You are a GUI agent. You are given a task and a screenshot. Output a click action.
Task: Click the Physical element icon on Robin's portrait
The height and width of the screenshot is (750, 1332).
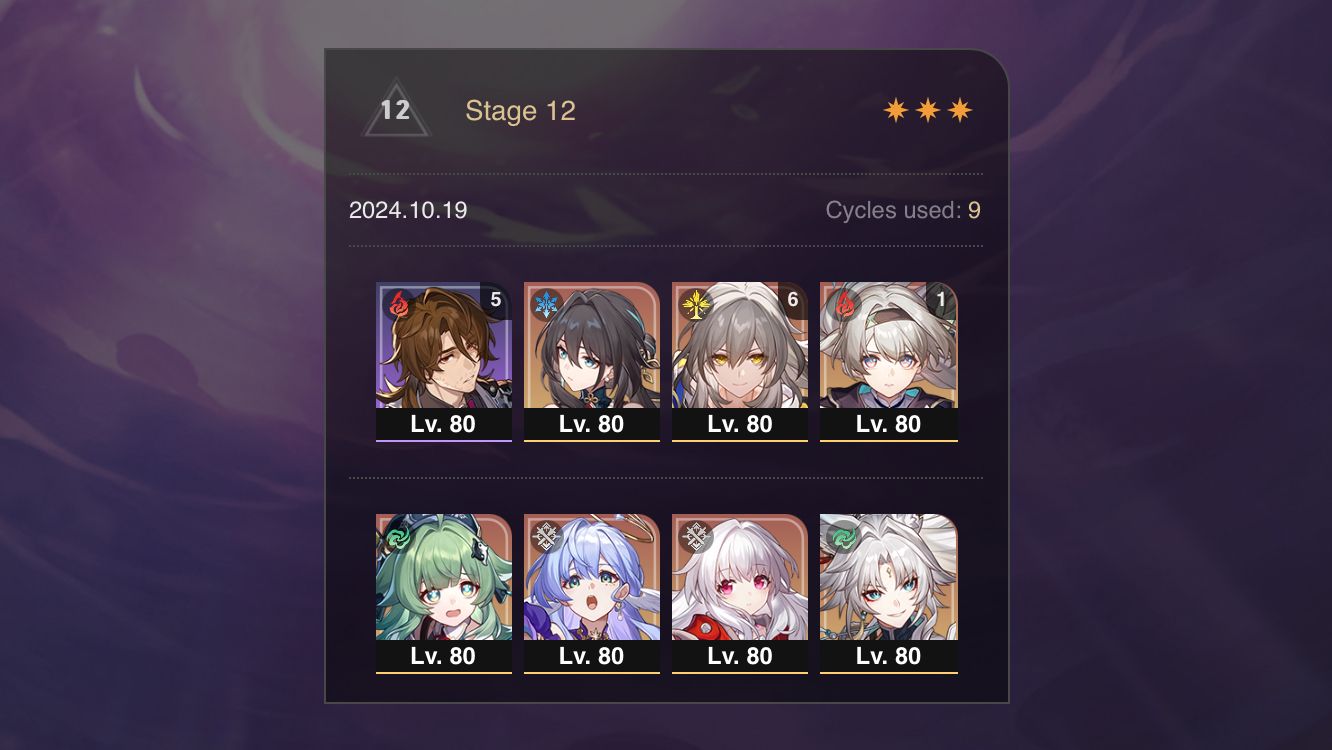tap(543, 533)
